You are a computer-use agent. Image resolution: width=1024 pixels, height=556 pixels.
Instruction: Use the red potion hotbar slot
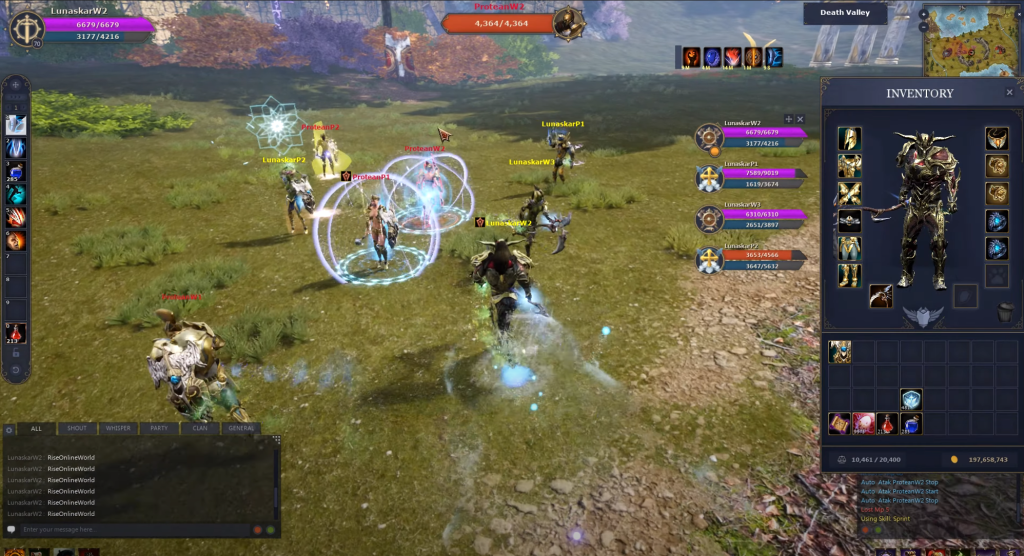pos(16,333)
